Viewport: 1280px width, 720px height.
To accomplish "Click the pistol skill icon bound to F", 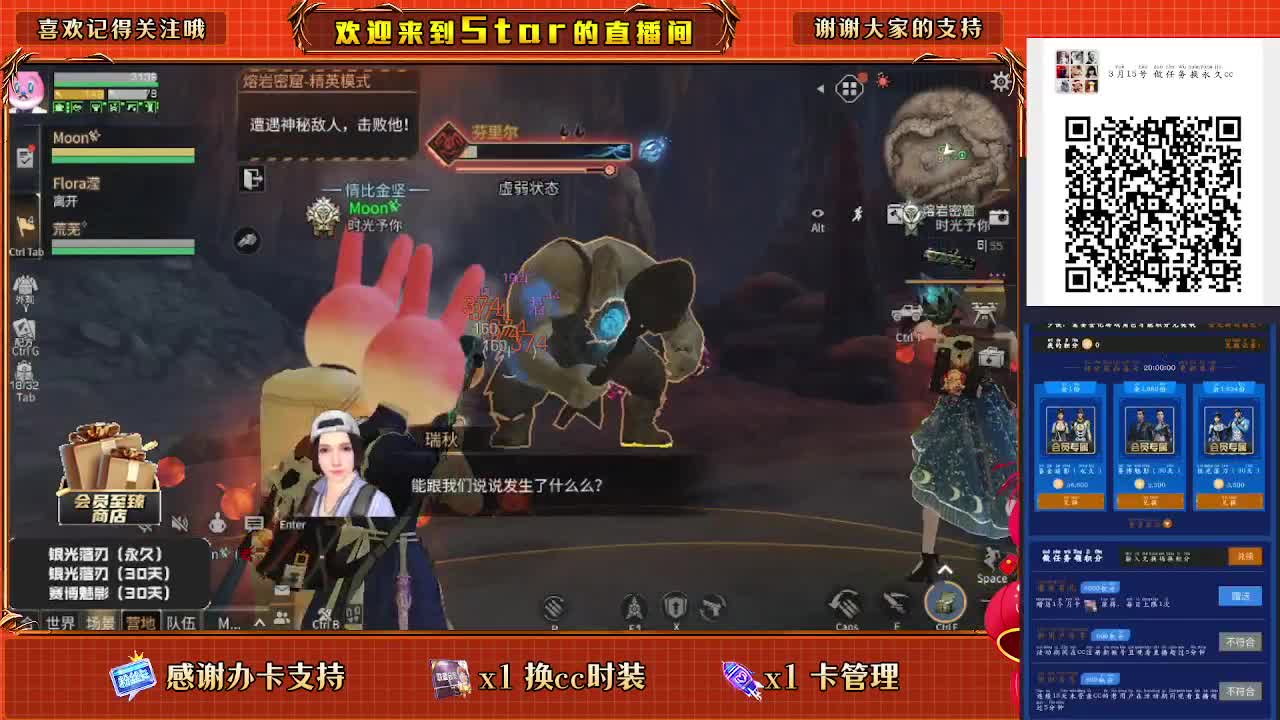I will click(x=895, y=603).
